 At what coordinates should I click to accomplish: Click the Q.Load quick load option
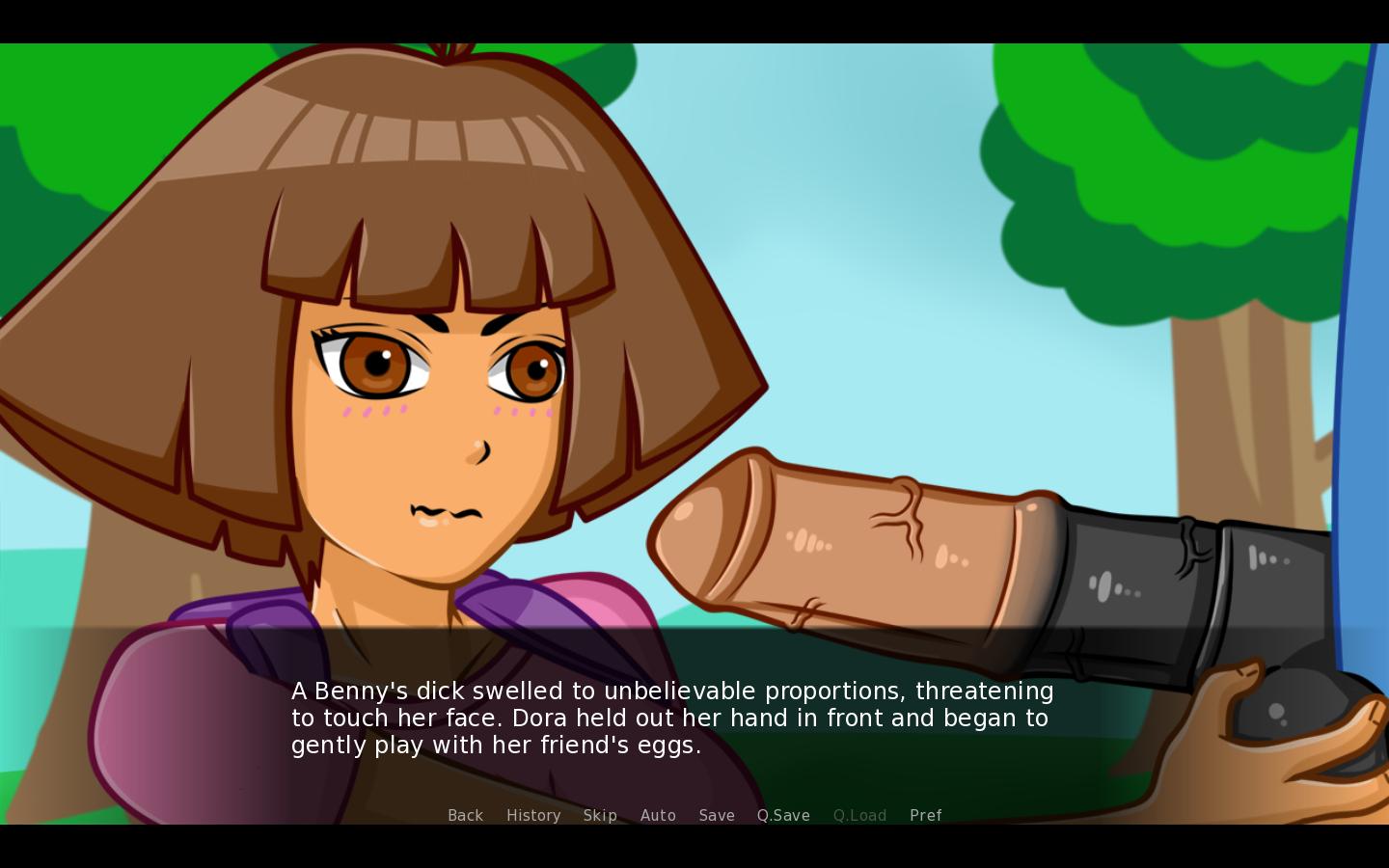[858, 815]
